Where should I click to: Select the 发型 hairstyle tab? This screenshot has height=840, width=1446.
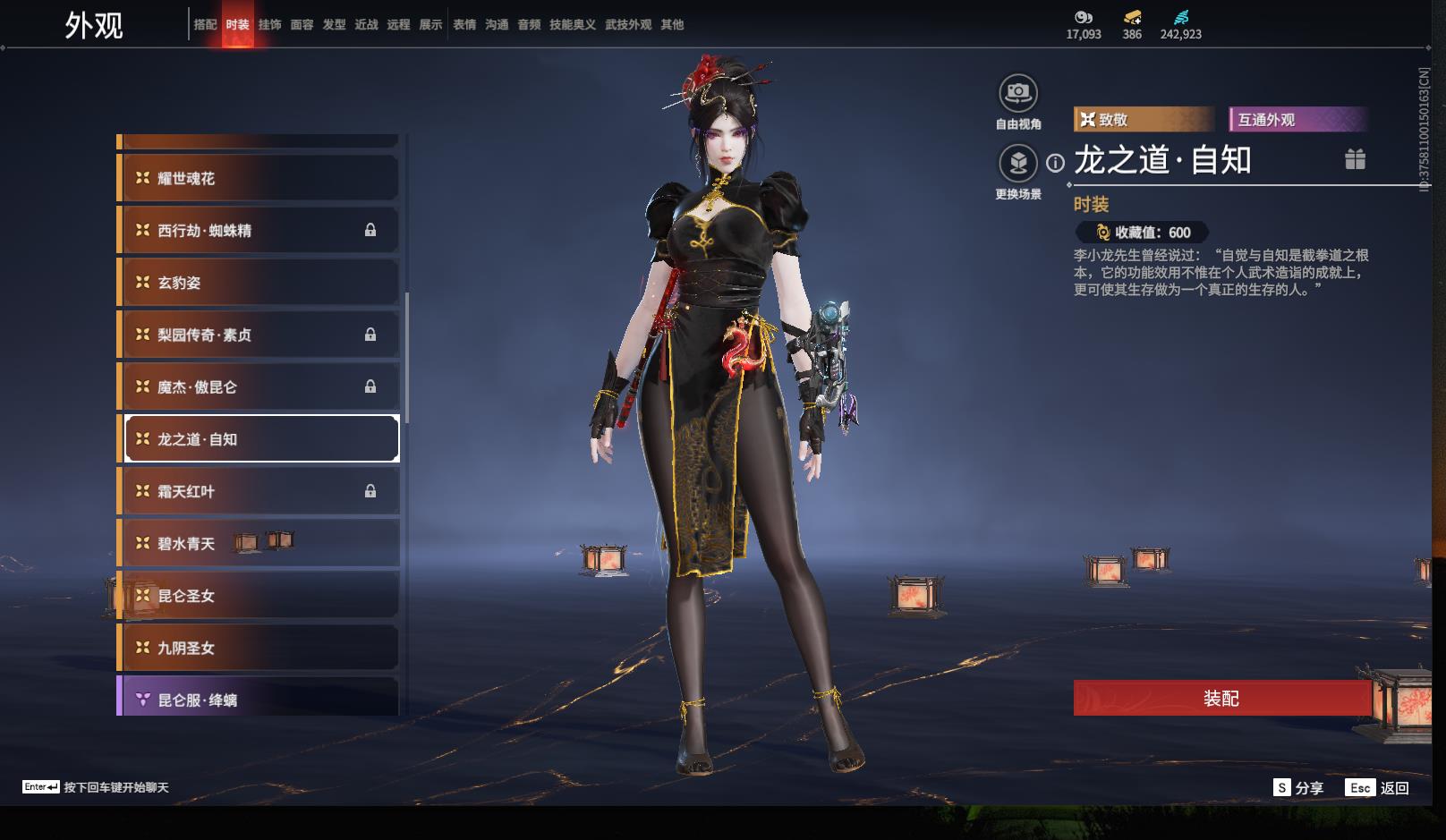334,25
